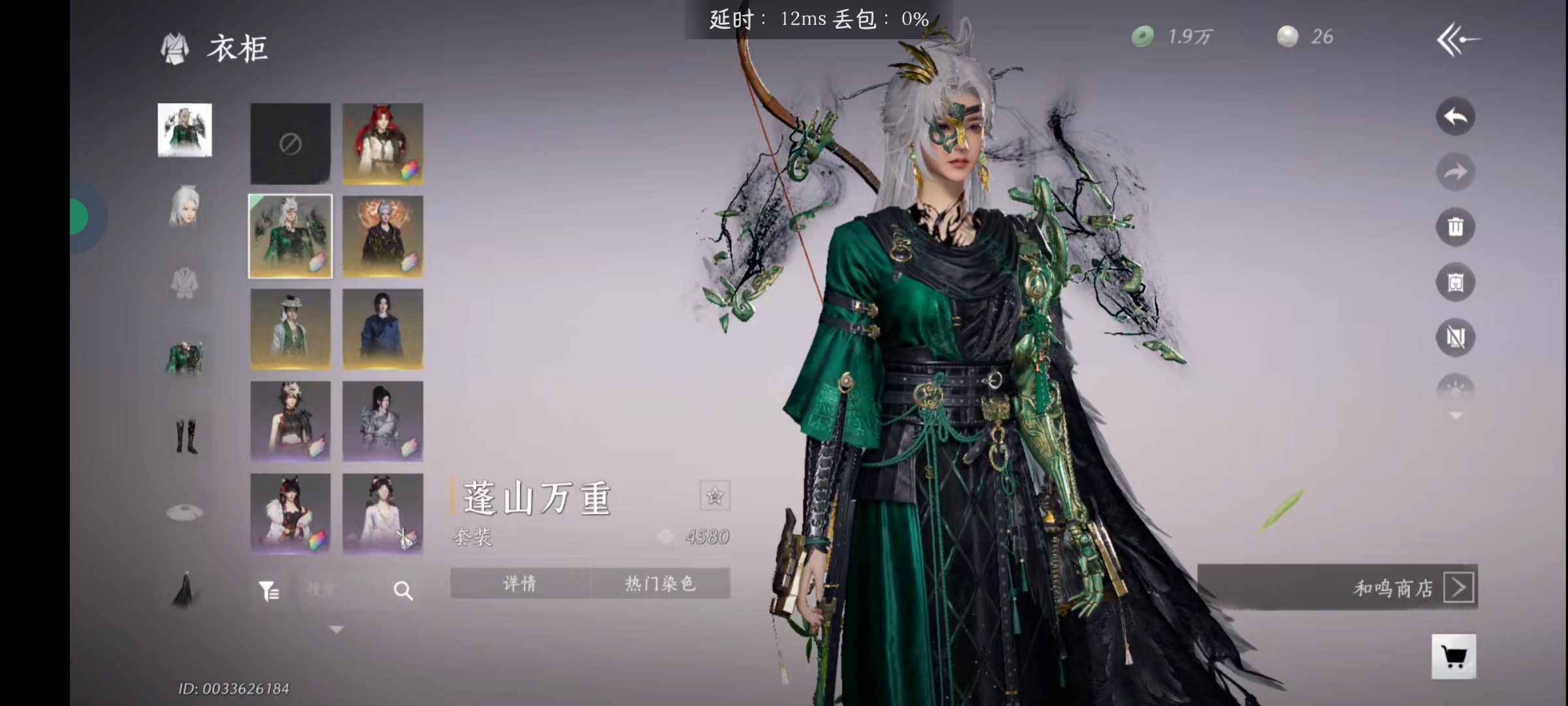Select the white hat outfit thumbnail
The image size is (1568, 706).
click(290, 329)
